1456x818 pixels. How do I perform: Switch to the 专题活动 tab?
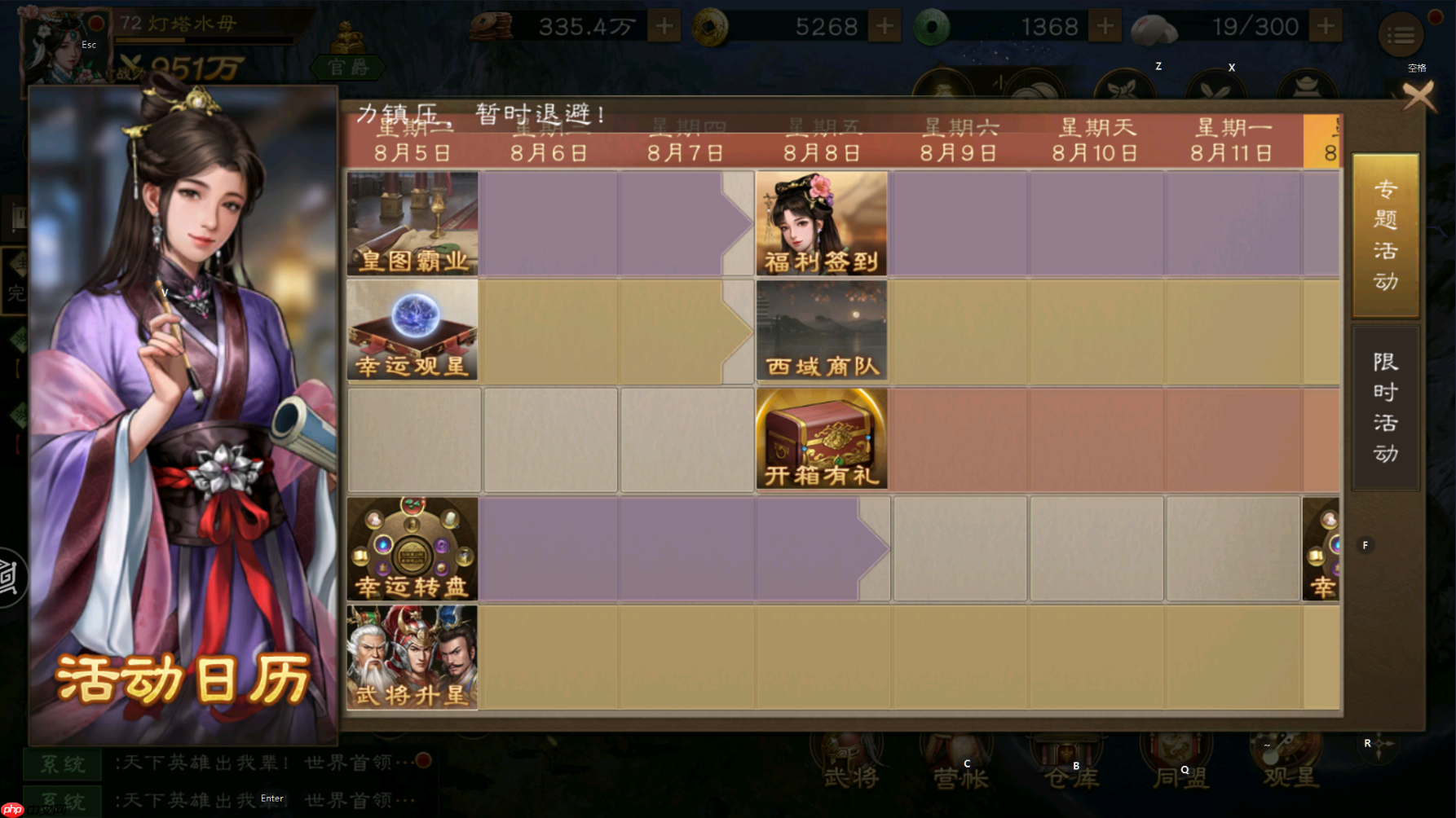(x=1384, y=235)
